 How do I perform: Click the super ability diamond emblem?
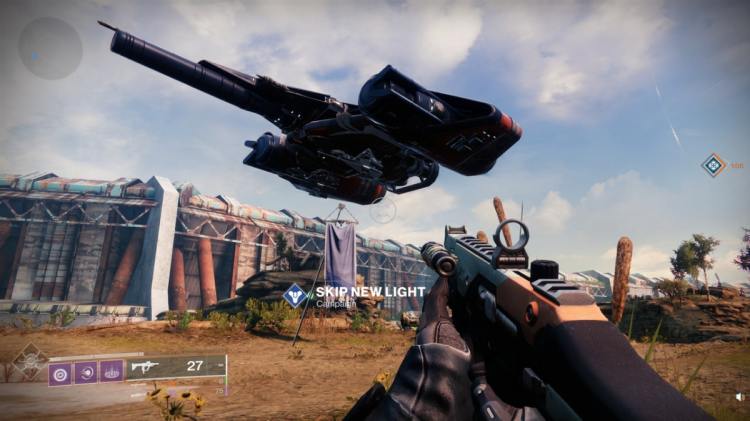pyautogui.click(x=29, y=361)
